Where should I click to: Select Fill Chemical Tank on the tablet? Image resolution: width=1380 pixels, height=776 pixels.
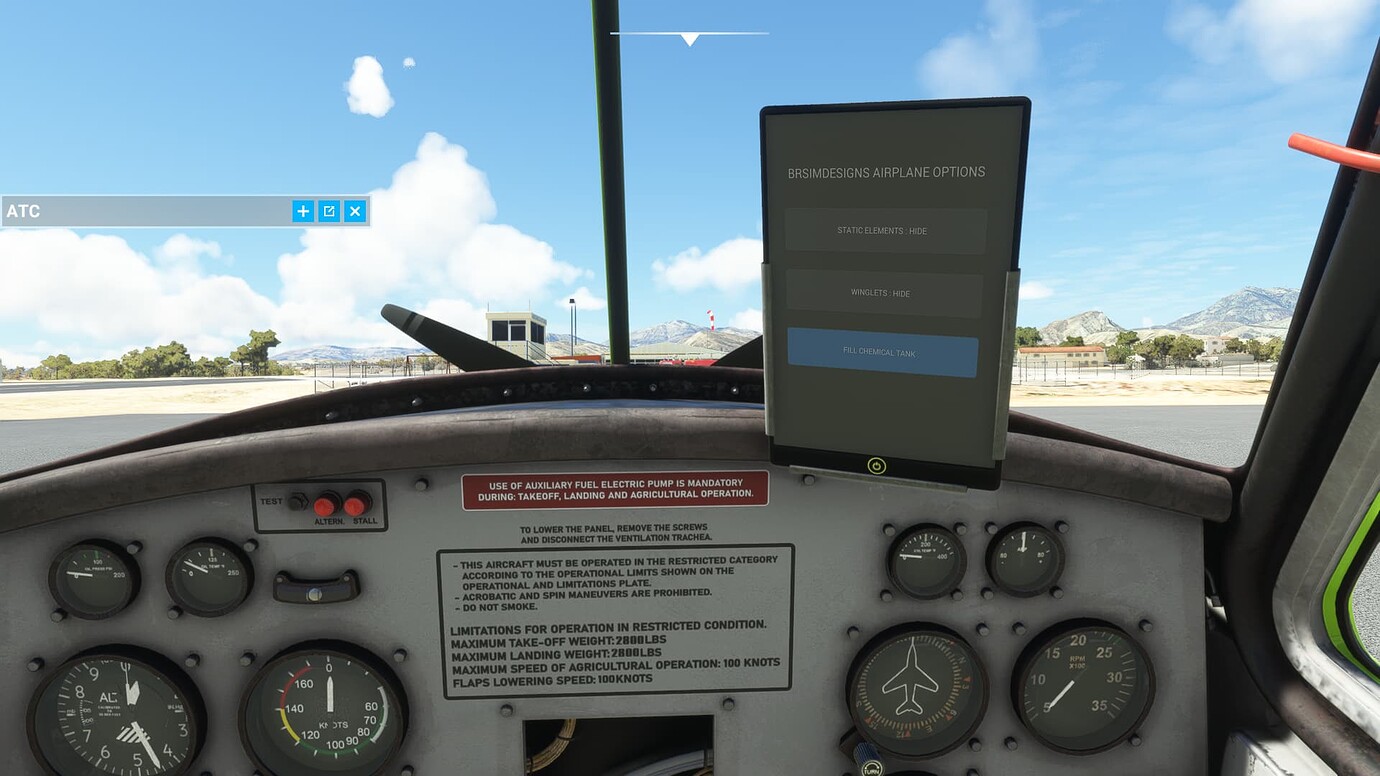pyautogui.click(x=882, y=353)
